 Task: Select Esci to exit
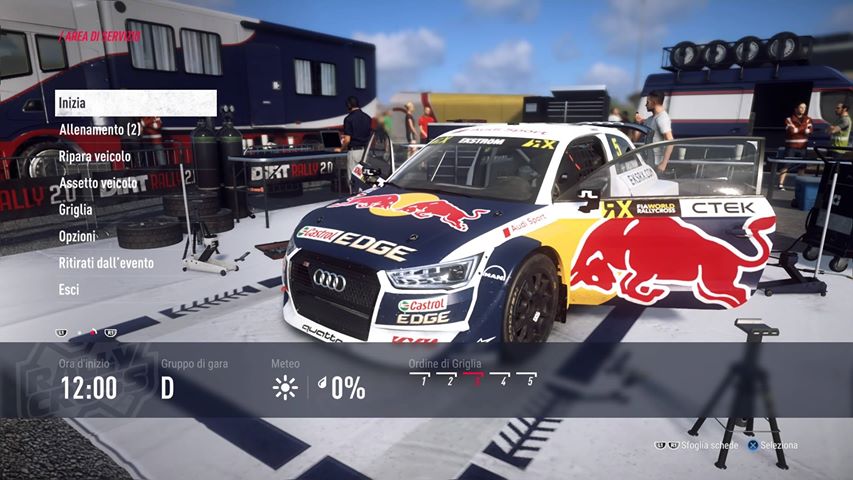click(x=69, y=290)
